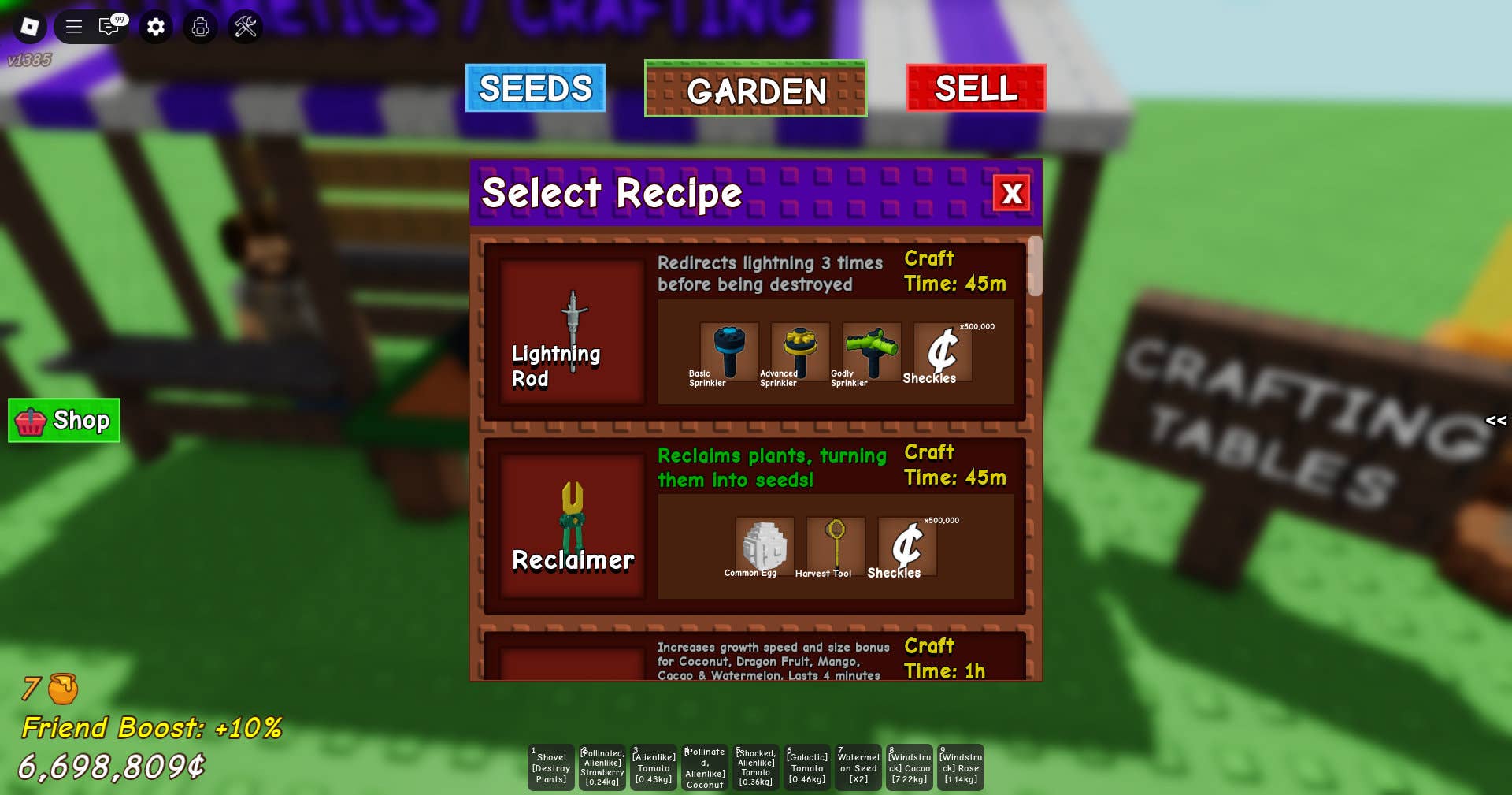Open the SEEDS teleport button
This screenshot has width=1512, height=795.
coord(535,88)
